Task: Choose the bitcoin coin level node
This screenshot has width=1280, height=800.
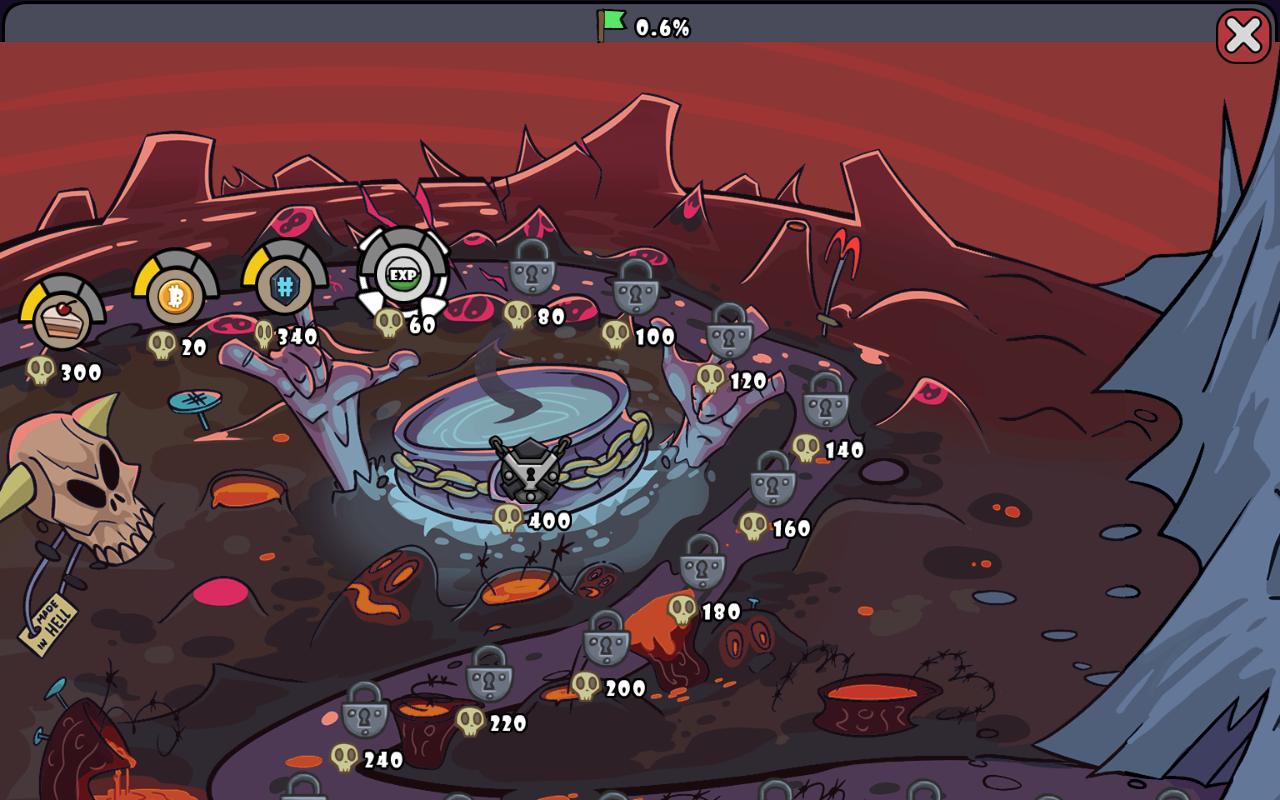Action: coord(176,293)
